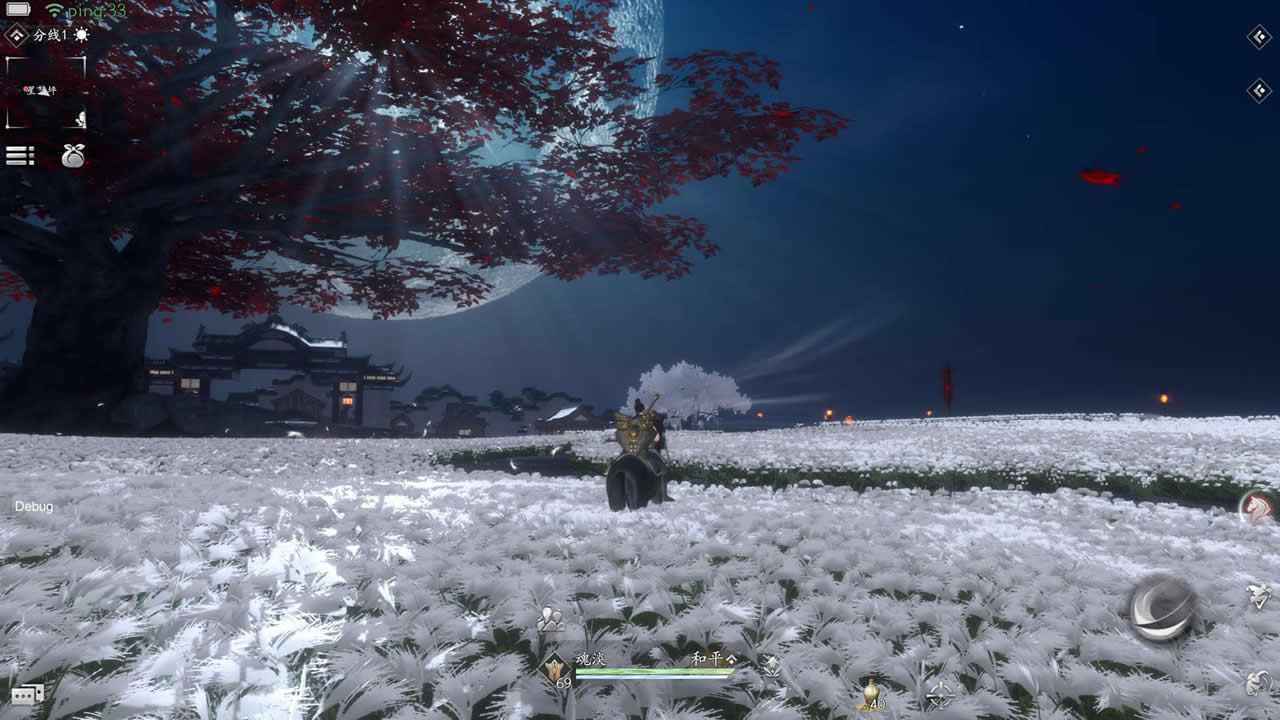Open the quest list icon in top-left
This screenshot has height=720, width=1280.
click(x=20, y=153)
